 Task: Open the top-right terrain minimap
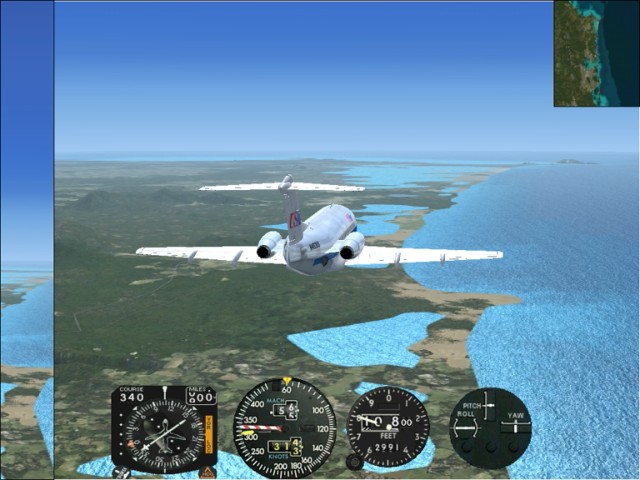click(x=596, y=53)
